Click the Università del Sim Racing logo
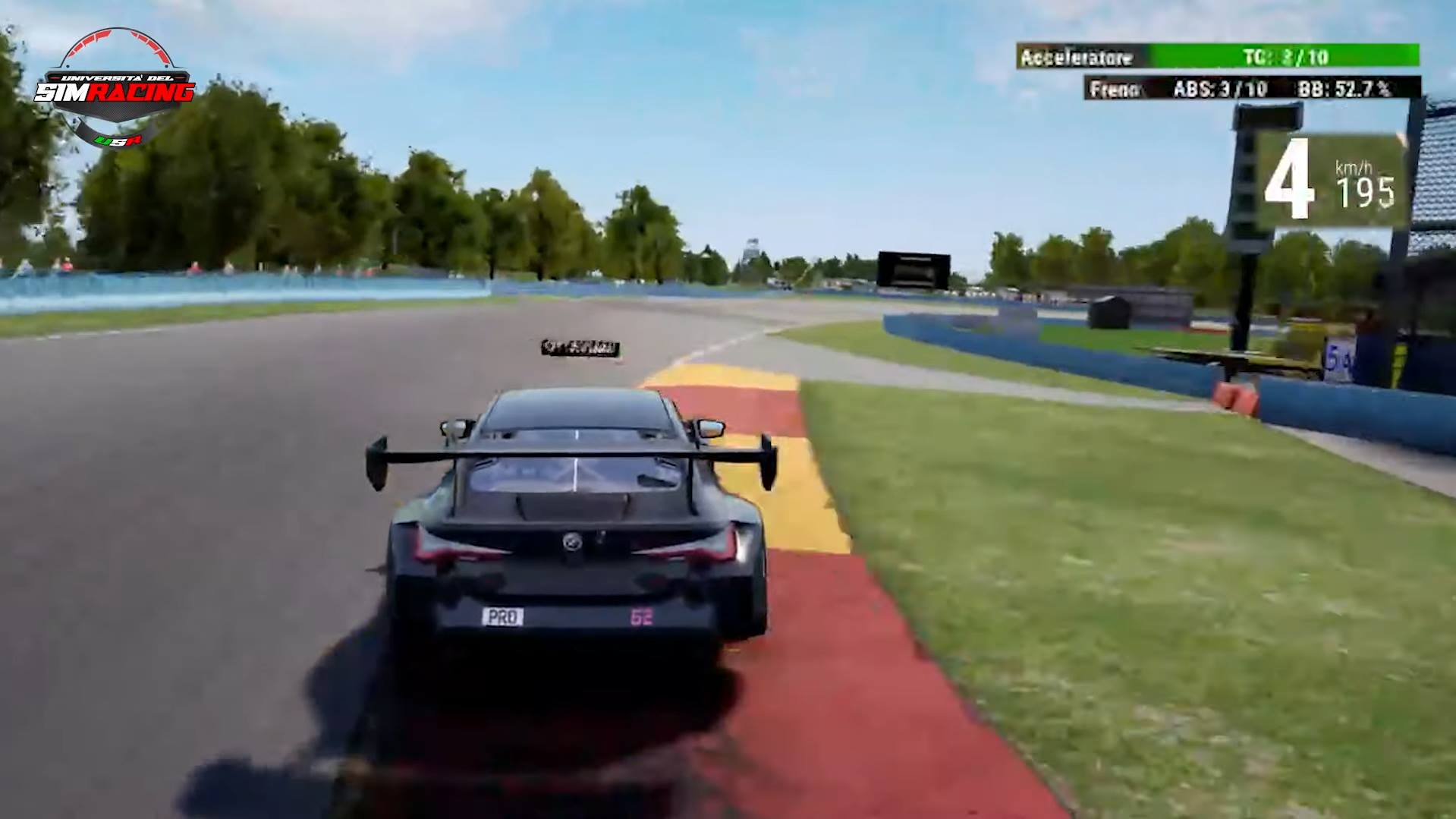The image size is (1456, 819). coord(119,87)
